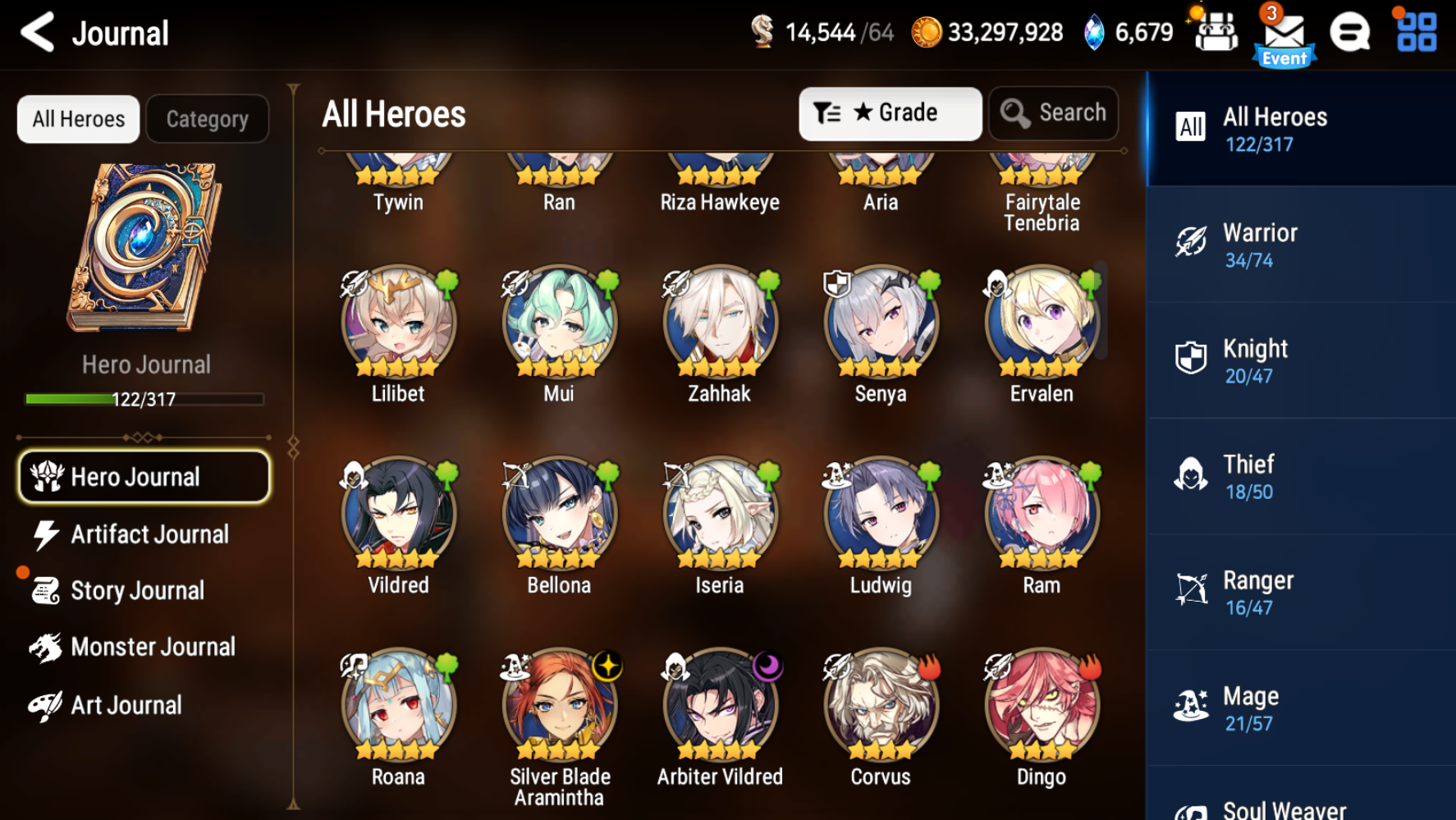Select the All Heroes tab

coord(78,118)
